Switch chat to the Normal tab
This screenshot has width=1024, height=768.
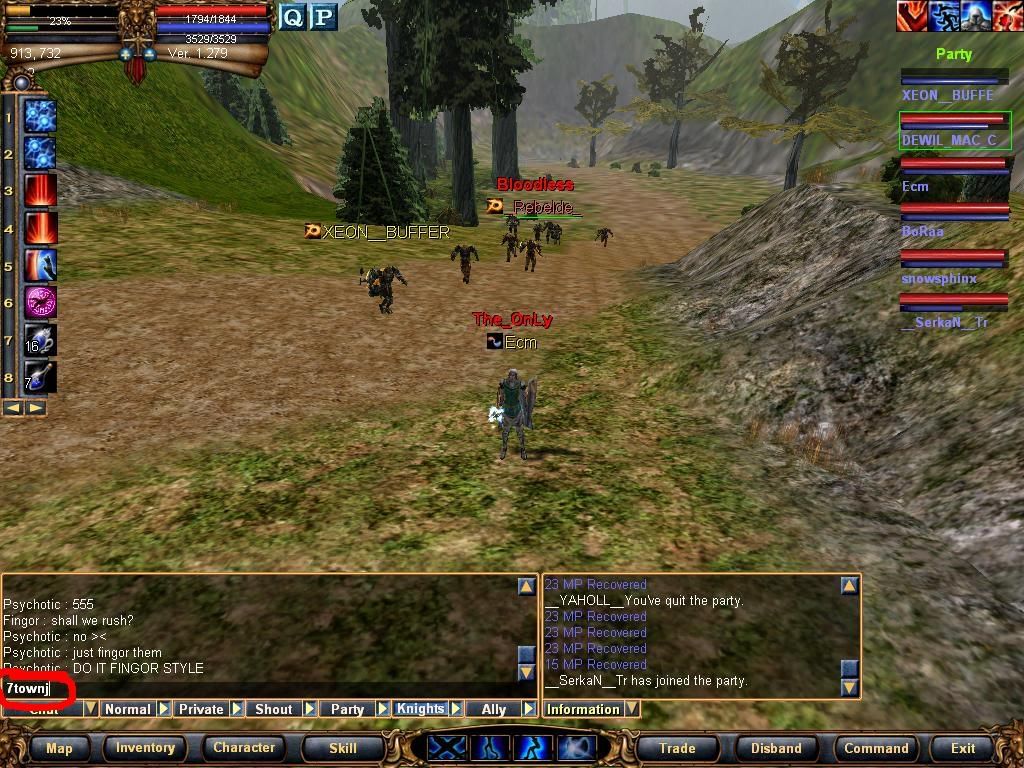pyautogui.click(x=128, y=709)
